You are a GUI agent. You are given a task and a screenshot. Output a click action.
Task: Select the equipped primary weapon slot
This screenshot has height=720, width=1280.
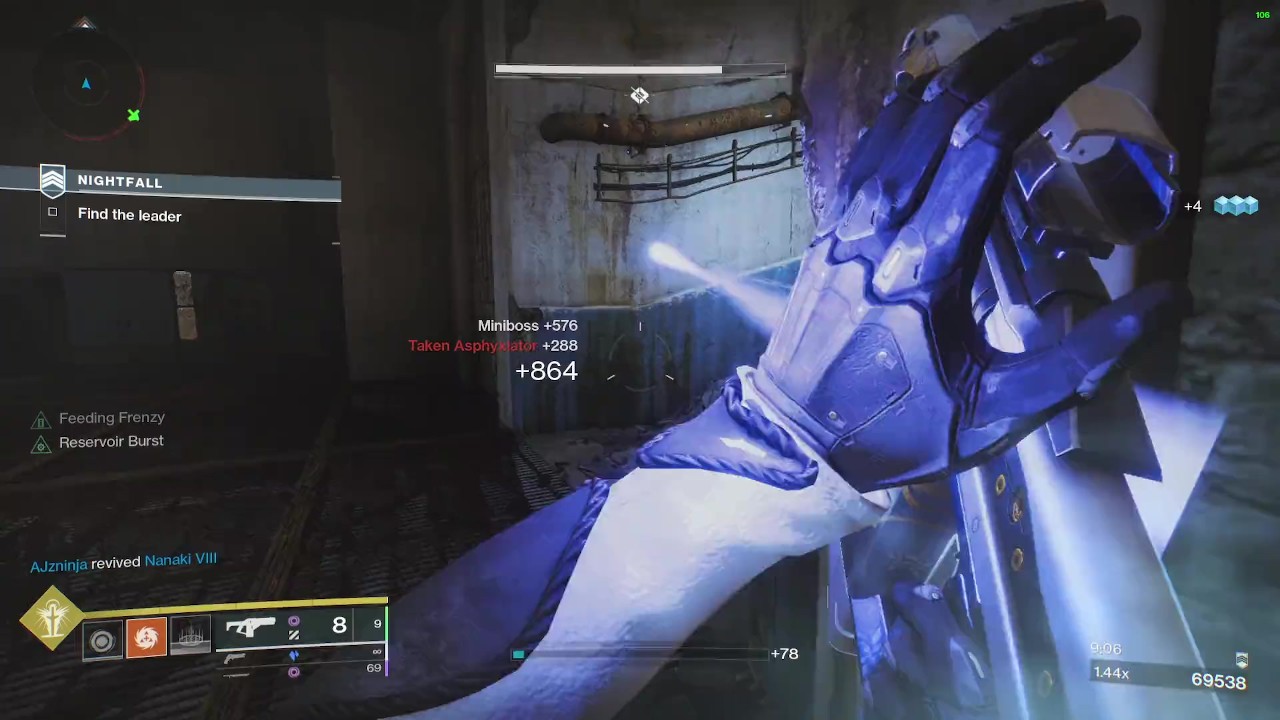coord(251,627)
